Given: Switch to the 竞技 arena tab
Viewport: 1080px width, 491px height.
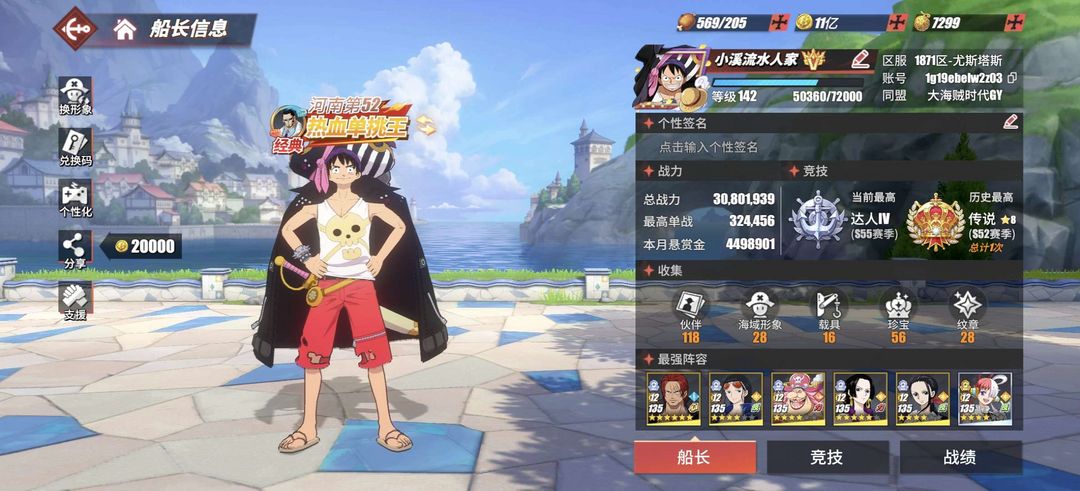Looking at the screenshot, I should (827, 458).
